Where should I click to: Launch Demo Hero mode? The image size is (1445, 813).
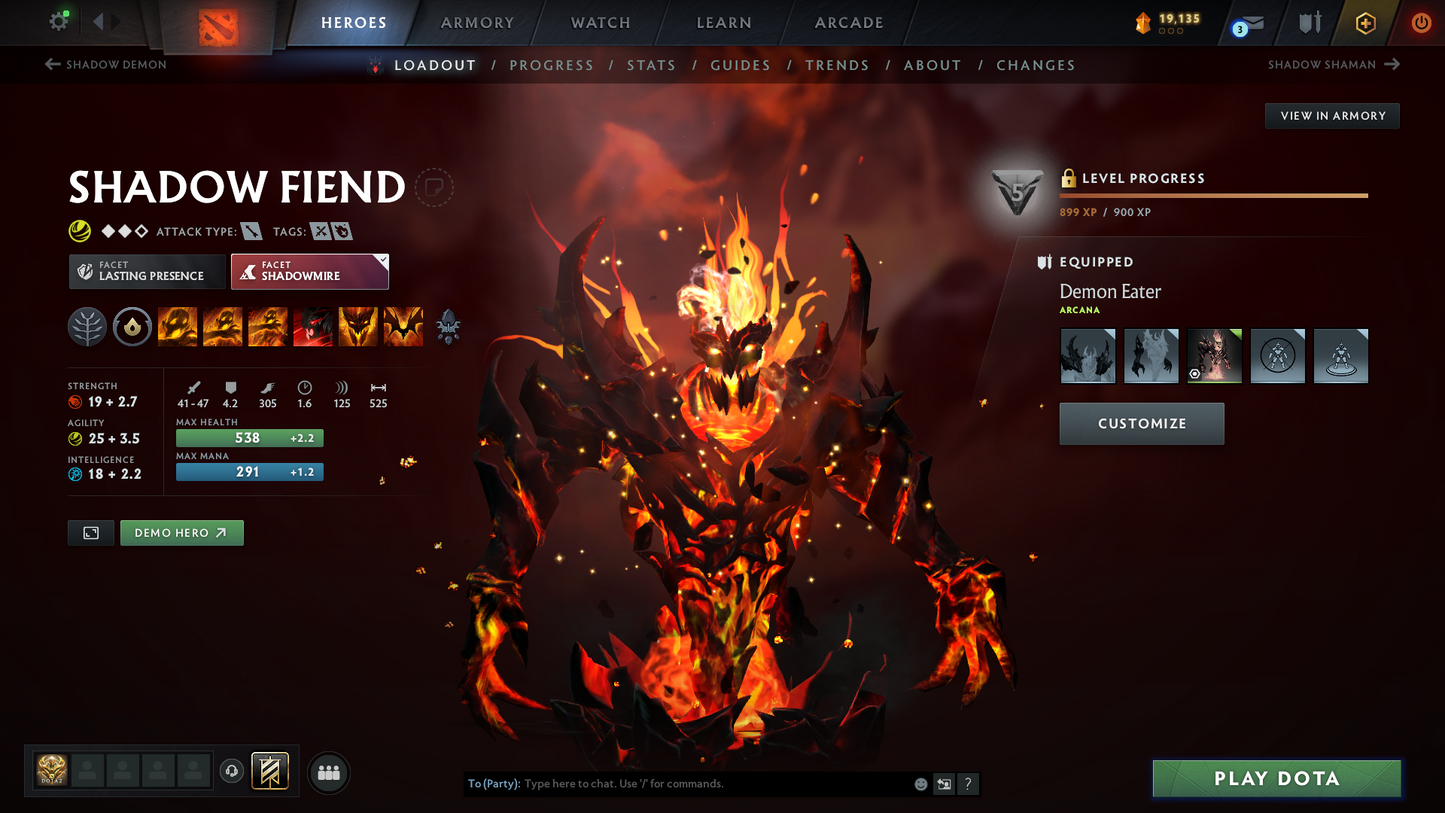pyautogui.click(x=181, y=532)
